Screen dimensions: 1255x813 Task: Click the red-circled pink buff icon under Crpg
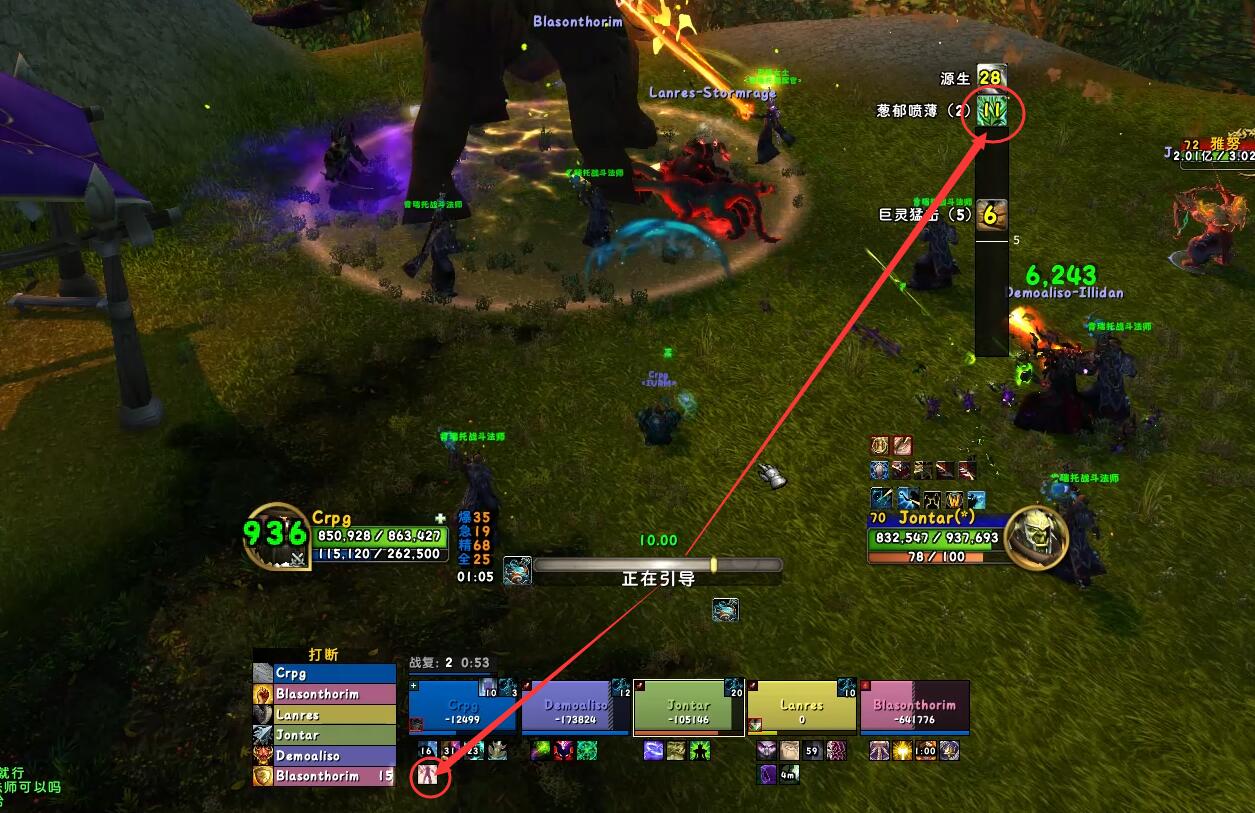(429, 774)
